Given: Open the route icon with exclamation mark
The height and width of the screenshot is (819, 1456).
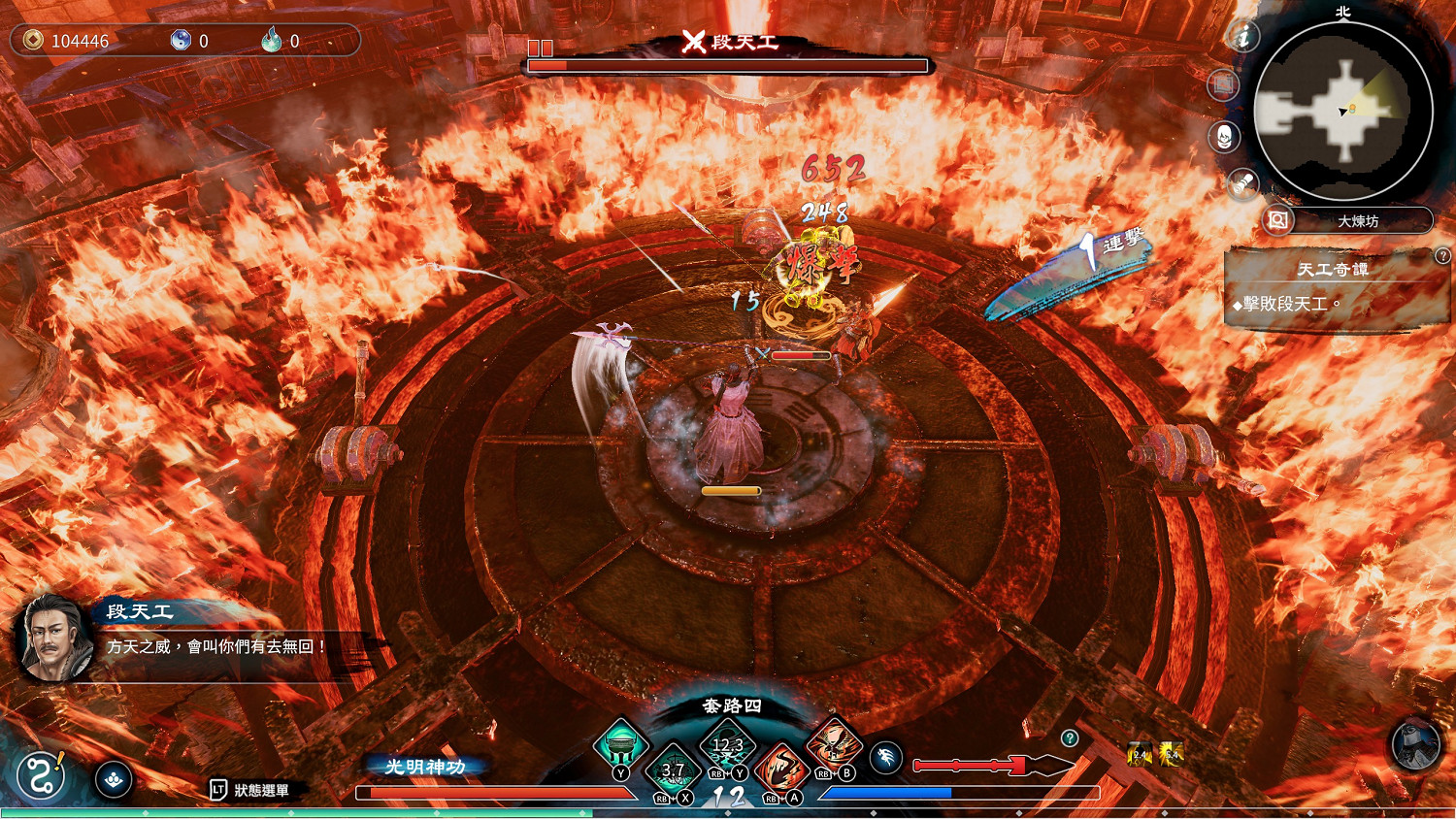Looking at the screenshot, I should [x=41, y=776].
